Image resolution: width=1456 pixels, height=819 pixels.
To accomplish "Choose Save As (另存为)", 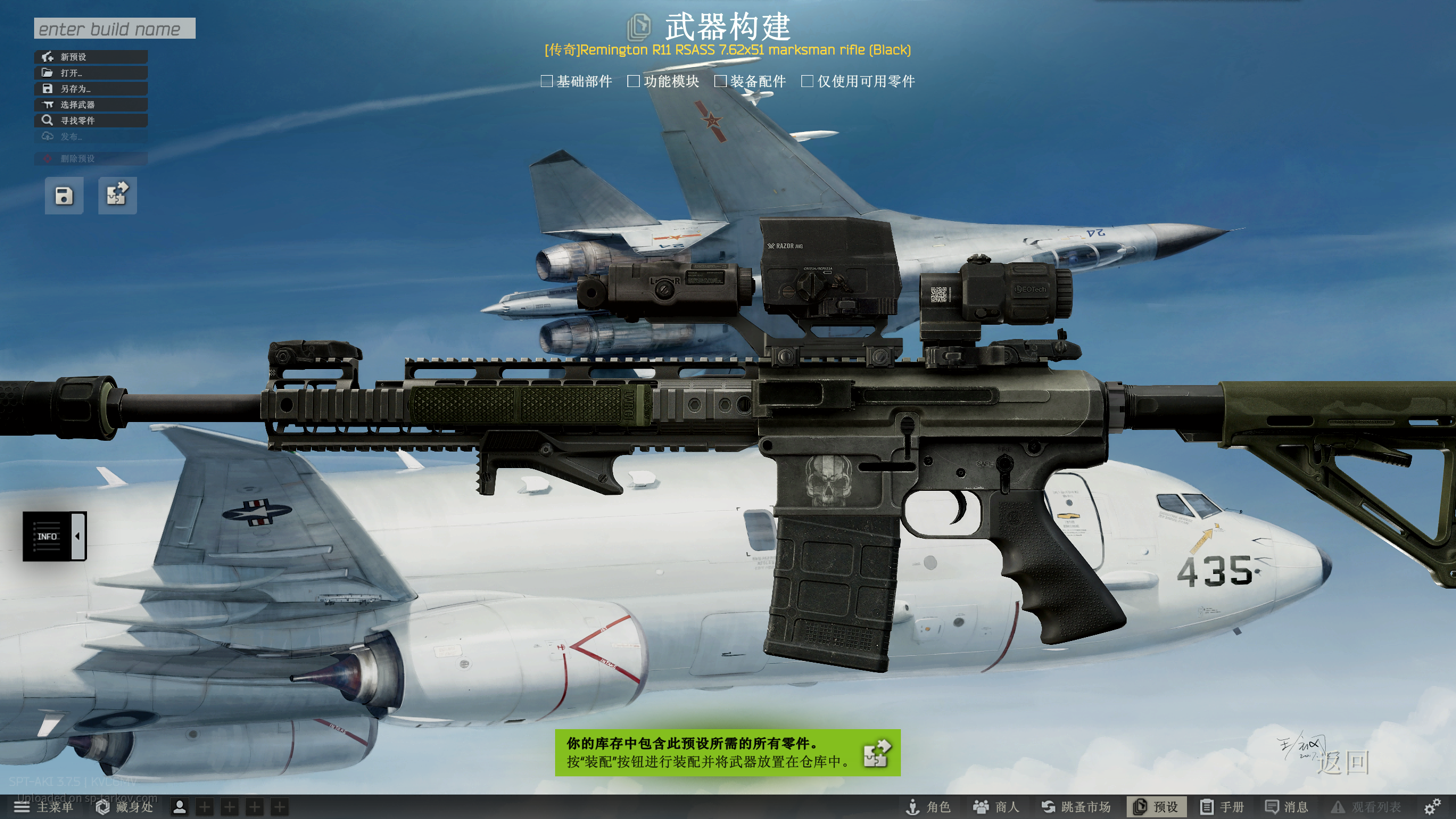I will [x=91, y=89].
